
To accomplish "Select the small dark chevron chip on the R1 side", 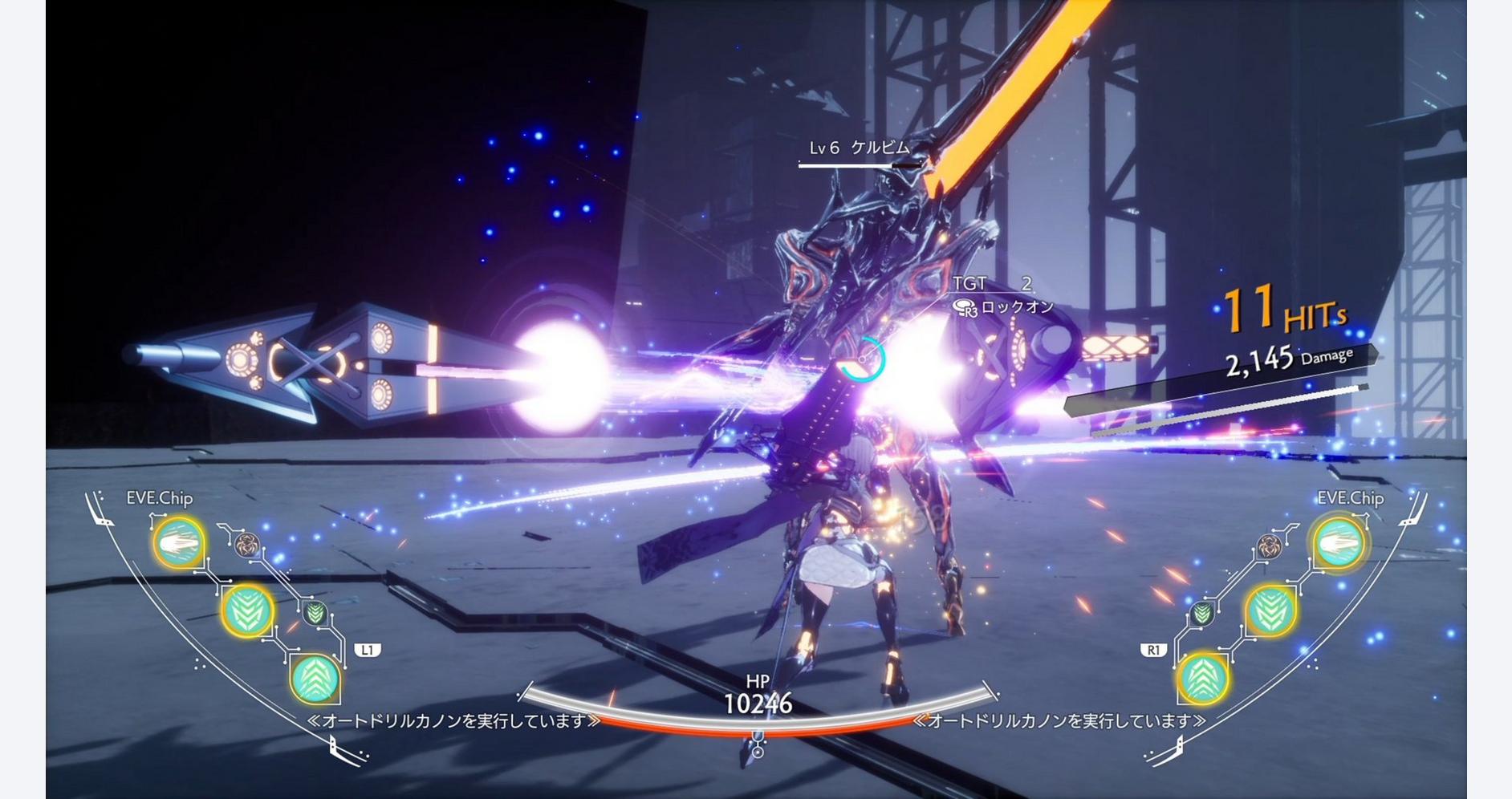I will 1201,614.
